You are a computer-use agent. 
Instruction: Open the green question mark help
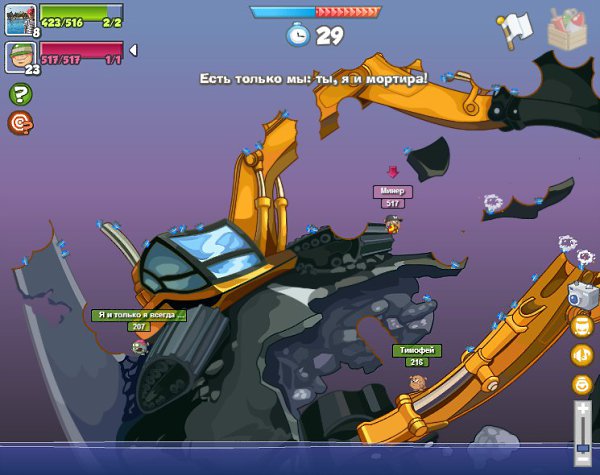19,94
